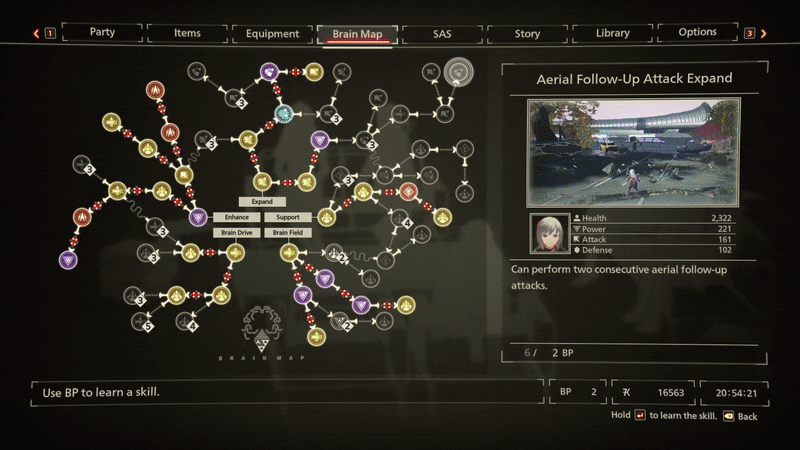800x450 pixels.
Task: Choose the Brain Field branch label
Action: tap(288, 233)
